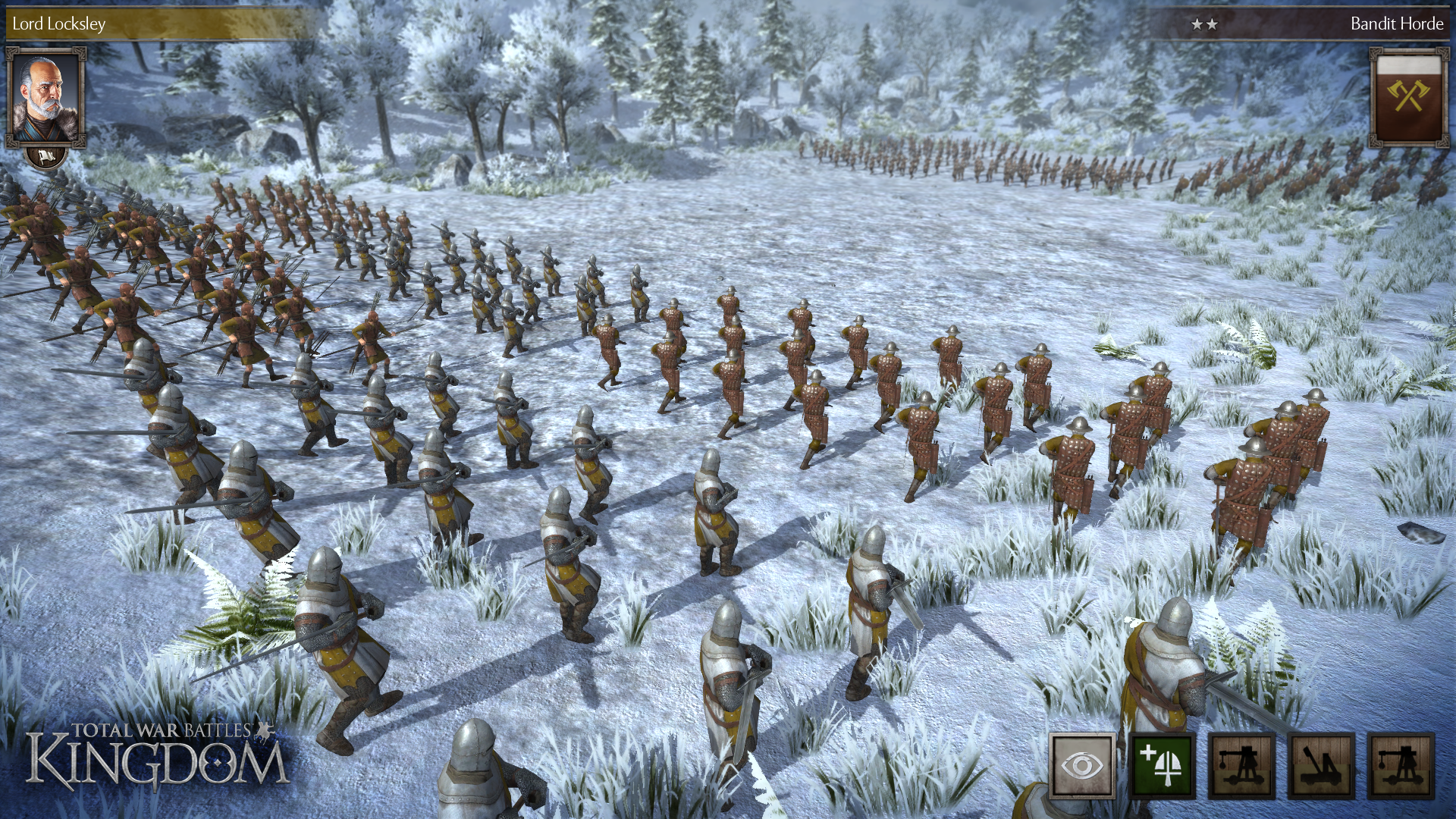Open the Bandit Horde crossed-axes banner
The width and height of the screenshot is (1456, 819).
(x=1408, y=96)
